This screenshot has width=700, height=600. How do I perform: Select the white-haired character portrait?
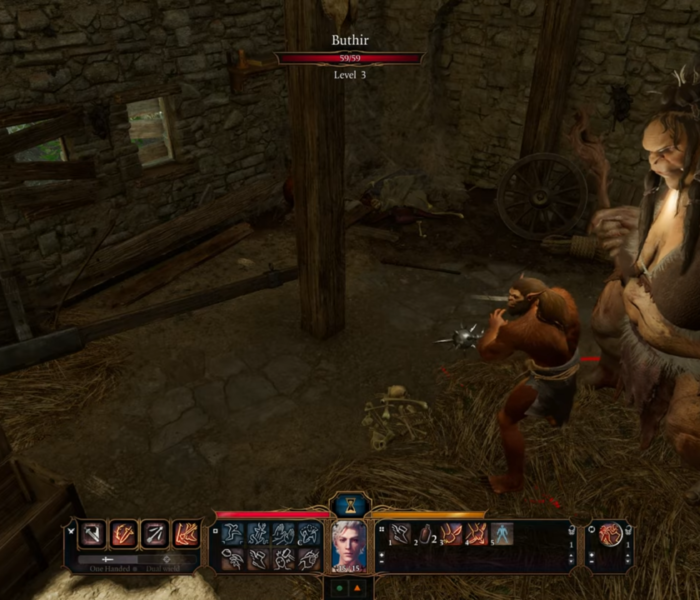350,541
